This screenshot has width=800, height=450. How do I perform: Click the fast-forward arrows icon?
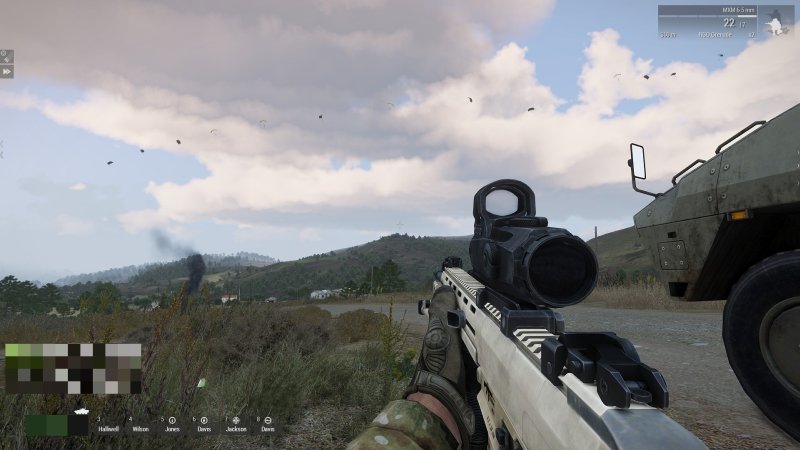7,71
